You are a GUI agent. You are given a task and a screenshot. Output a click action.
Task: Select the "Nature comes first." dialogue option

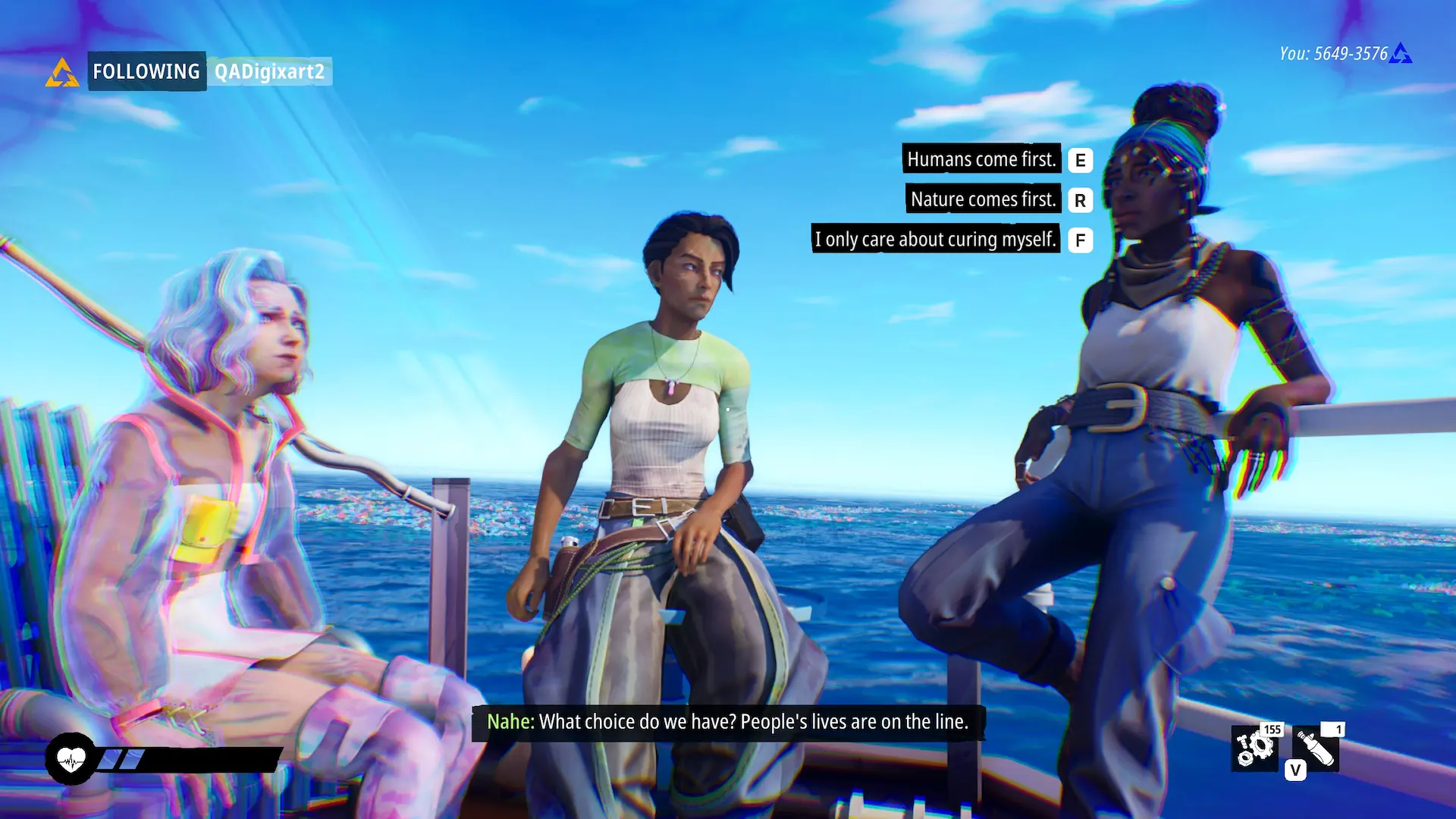pyautogui.click(x=983, y=199)
